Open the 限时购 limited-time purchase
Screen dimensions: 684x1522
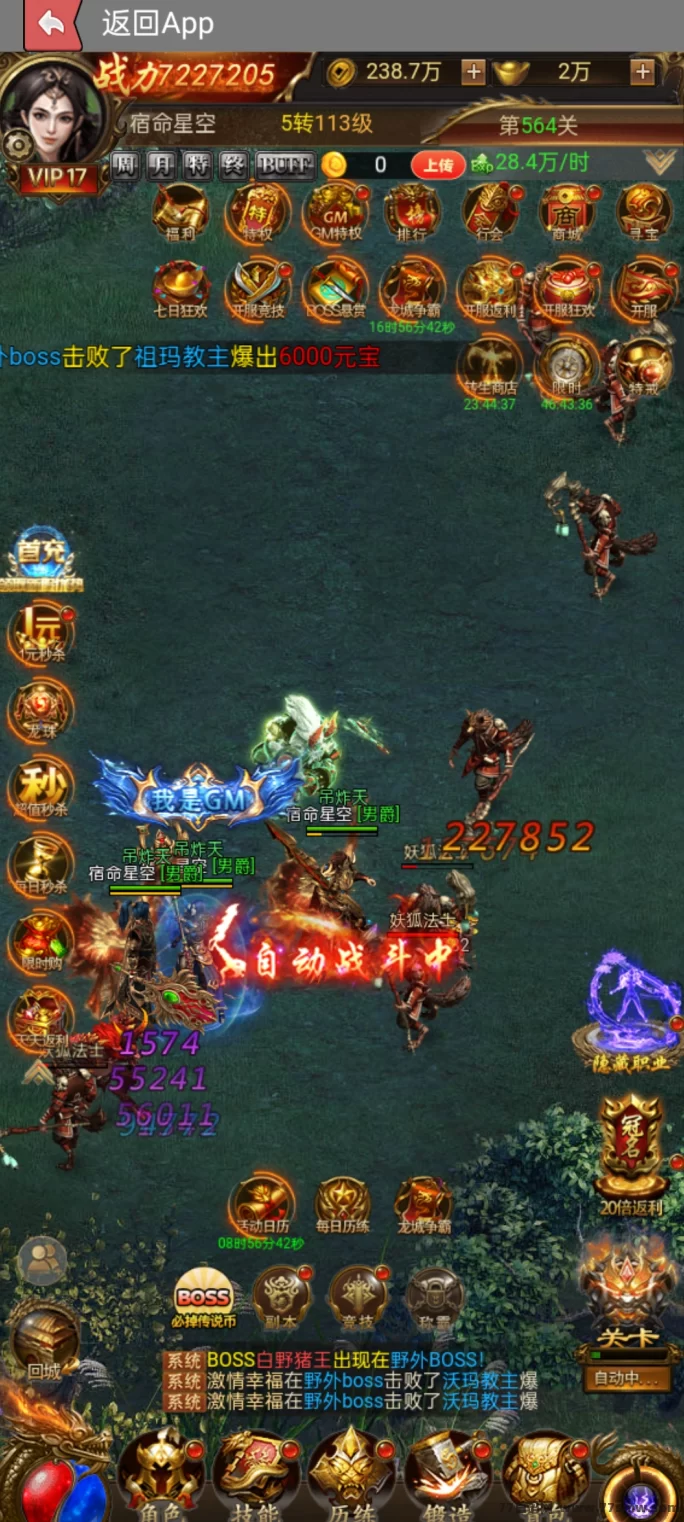pyautogui.click(x=41, y=945)
